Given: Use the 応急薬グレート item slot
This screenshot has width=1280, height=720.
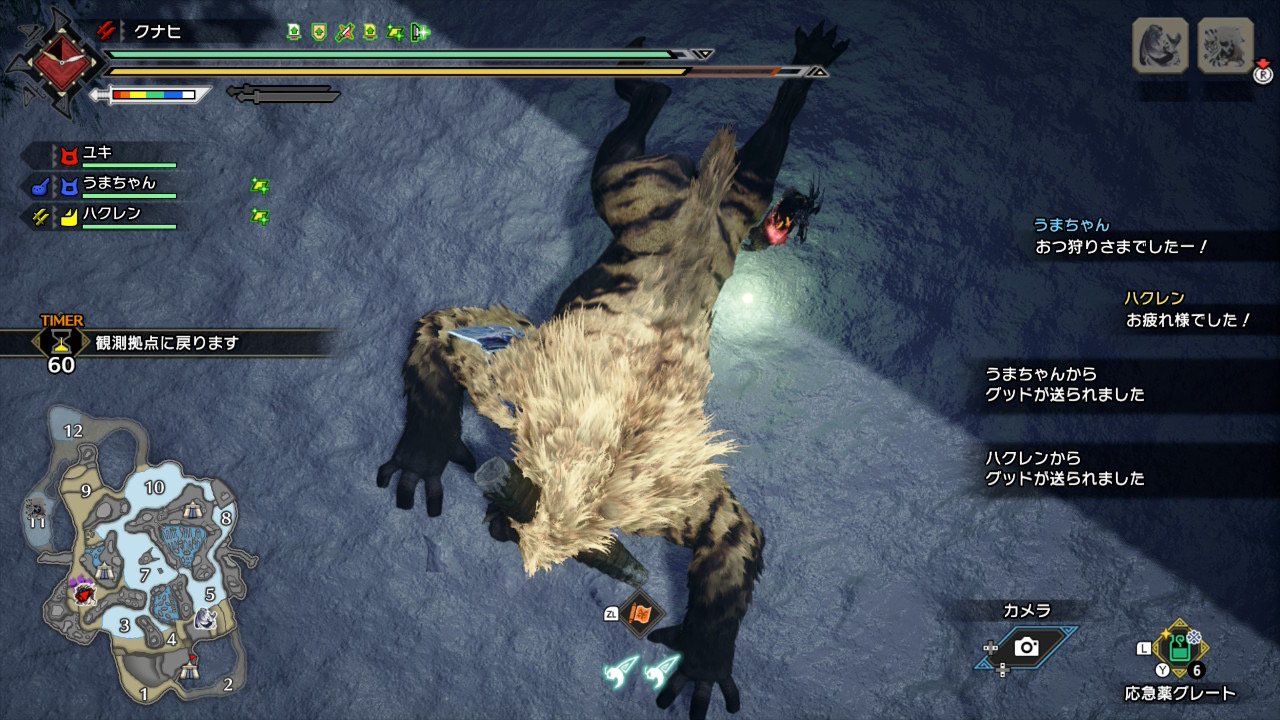Looking at the screenshot, I should [x=1180, y=649].
